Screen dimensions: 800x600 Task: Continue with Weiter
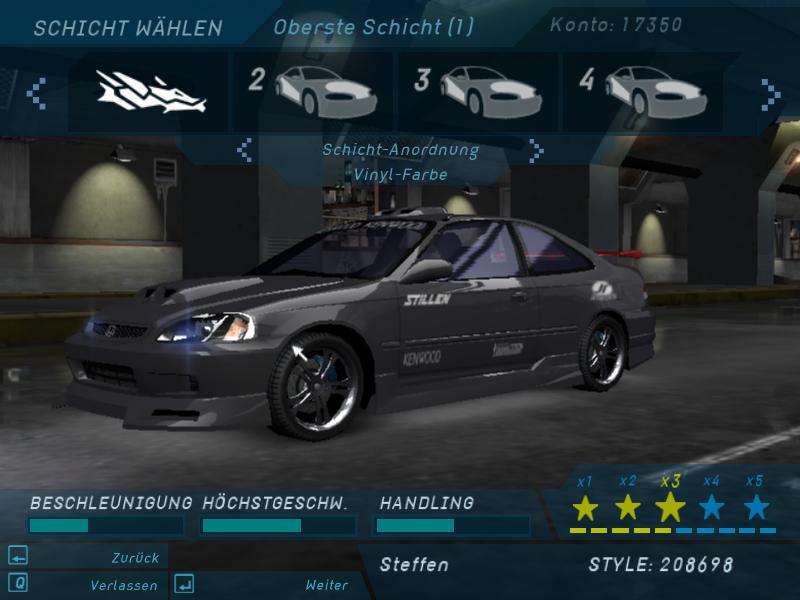pyautogui.click(x=327, y=585)
